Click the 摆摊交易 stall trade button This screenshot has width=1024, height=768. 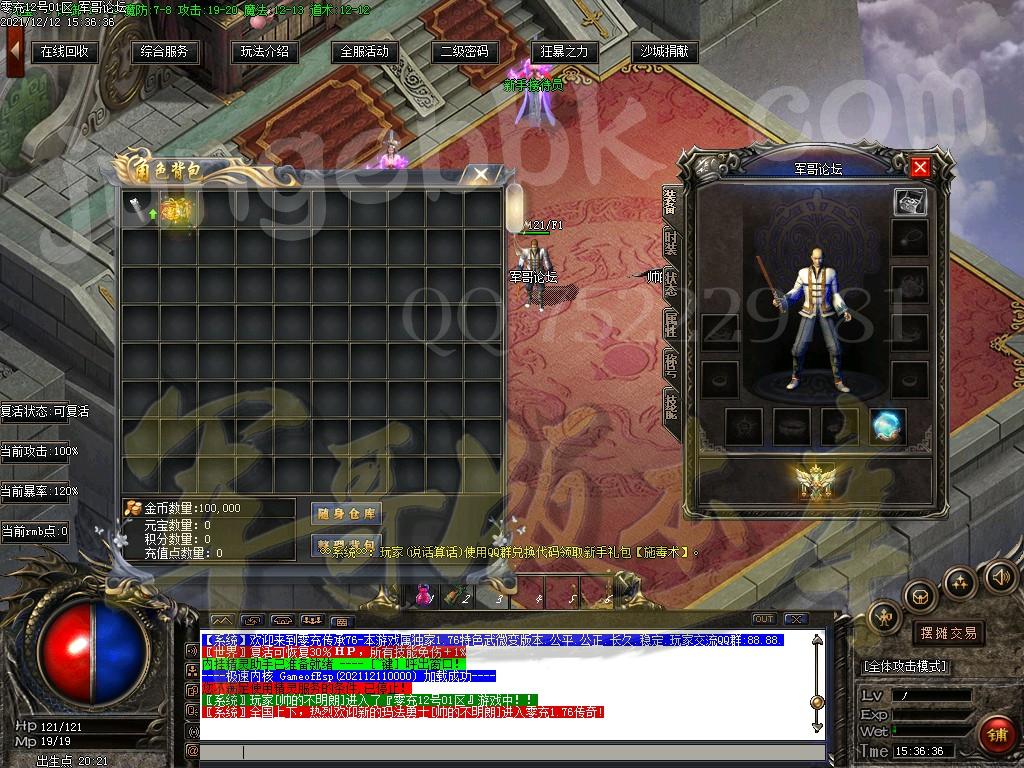point(948,633)
